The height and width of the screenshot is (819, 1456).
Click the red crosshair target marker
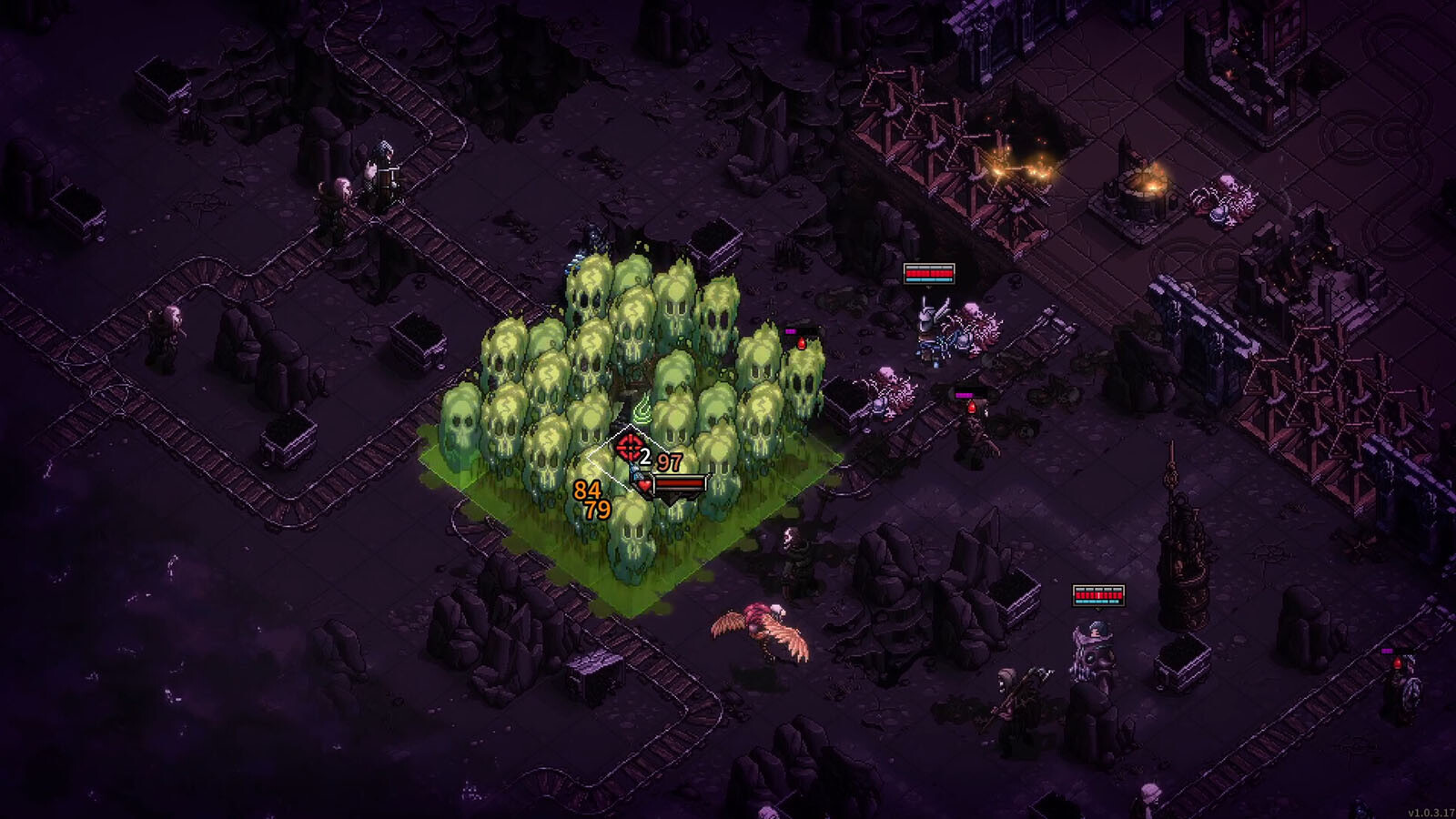tap(629, 448)
